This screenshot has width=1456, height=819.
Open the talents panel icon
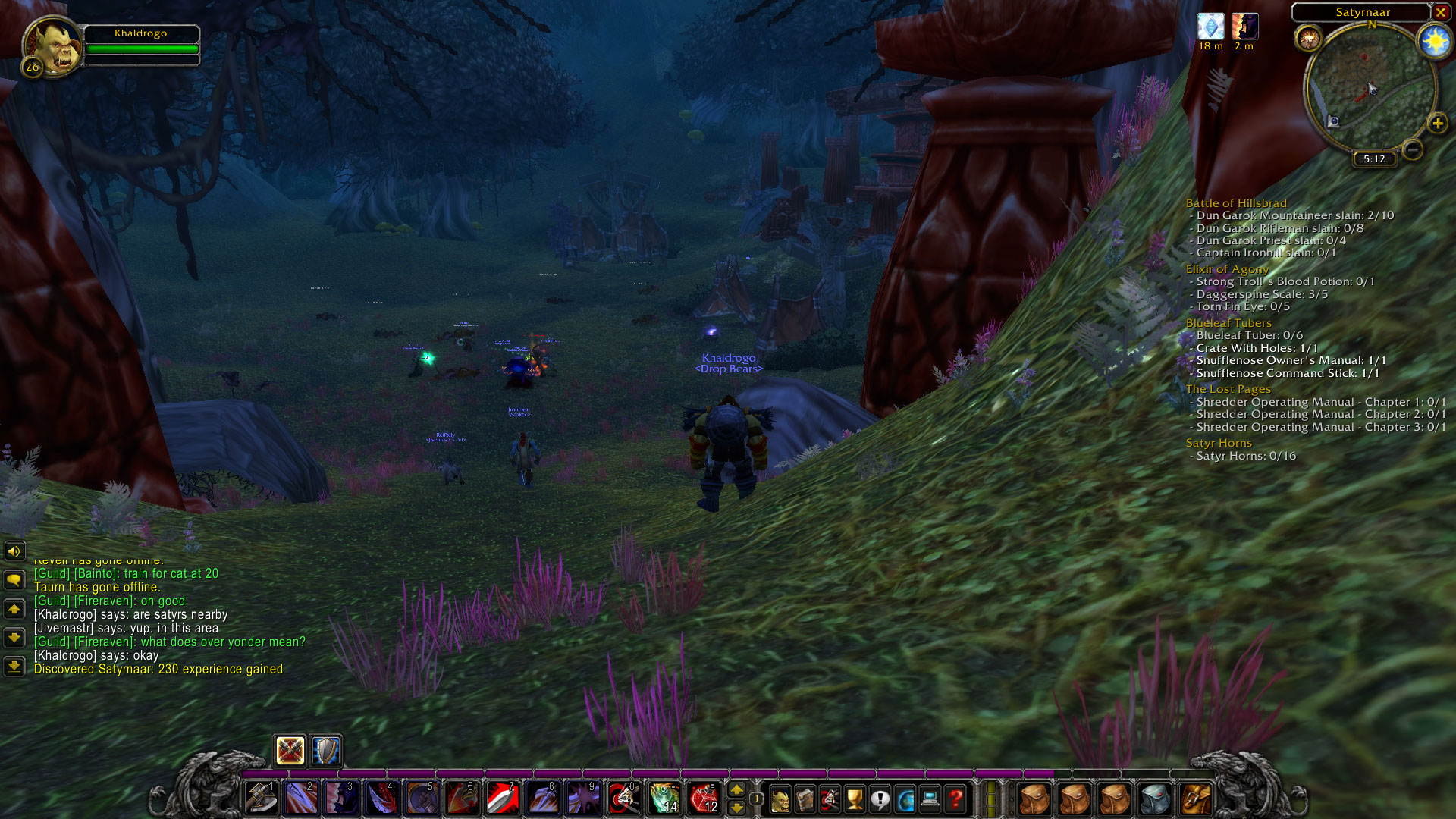tap(828, 798)
